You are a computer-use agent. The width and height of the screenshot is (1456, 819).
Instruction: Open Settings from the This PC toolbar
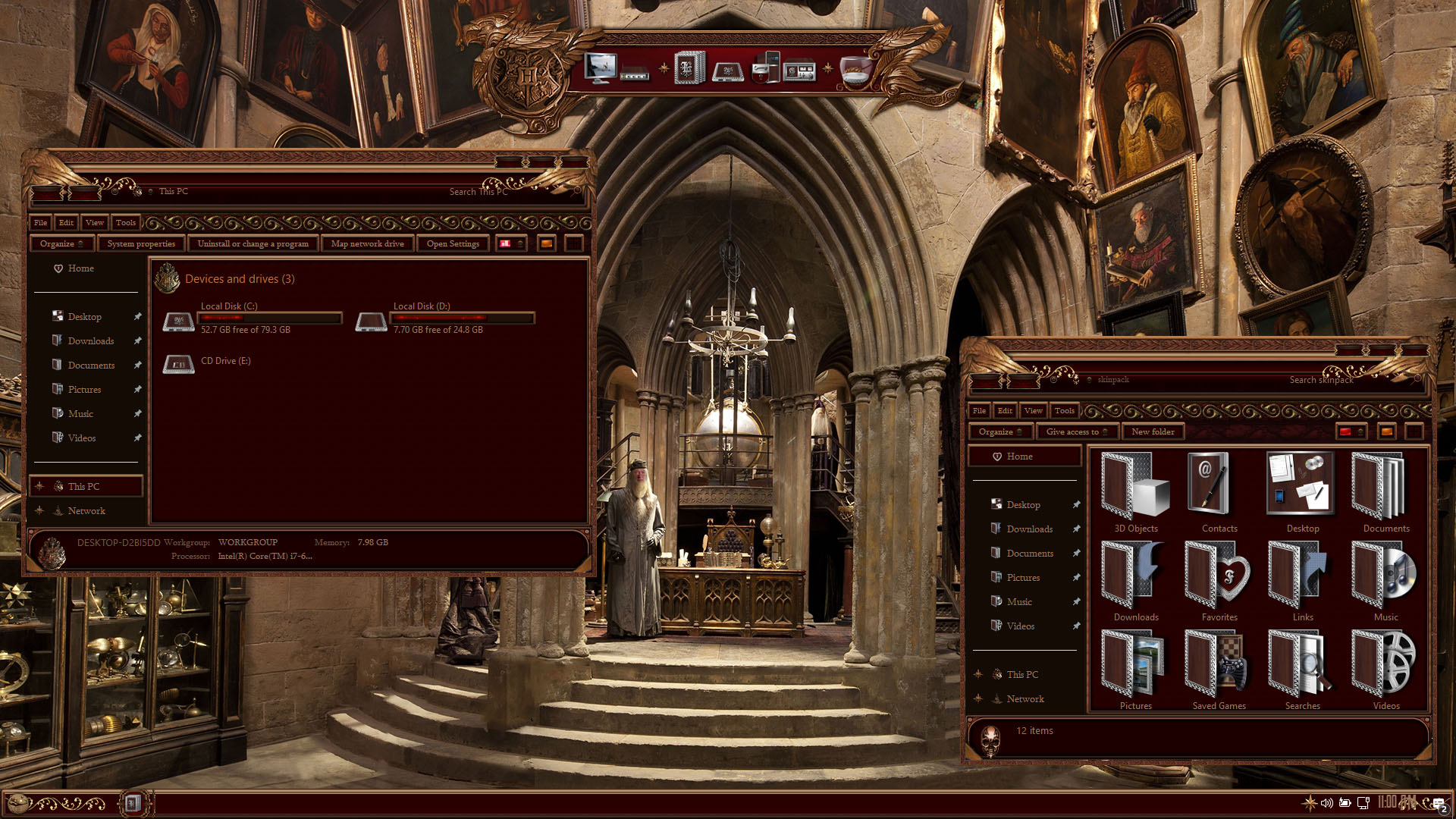click(x=453, y=243)
